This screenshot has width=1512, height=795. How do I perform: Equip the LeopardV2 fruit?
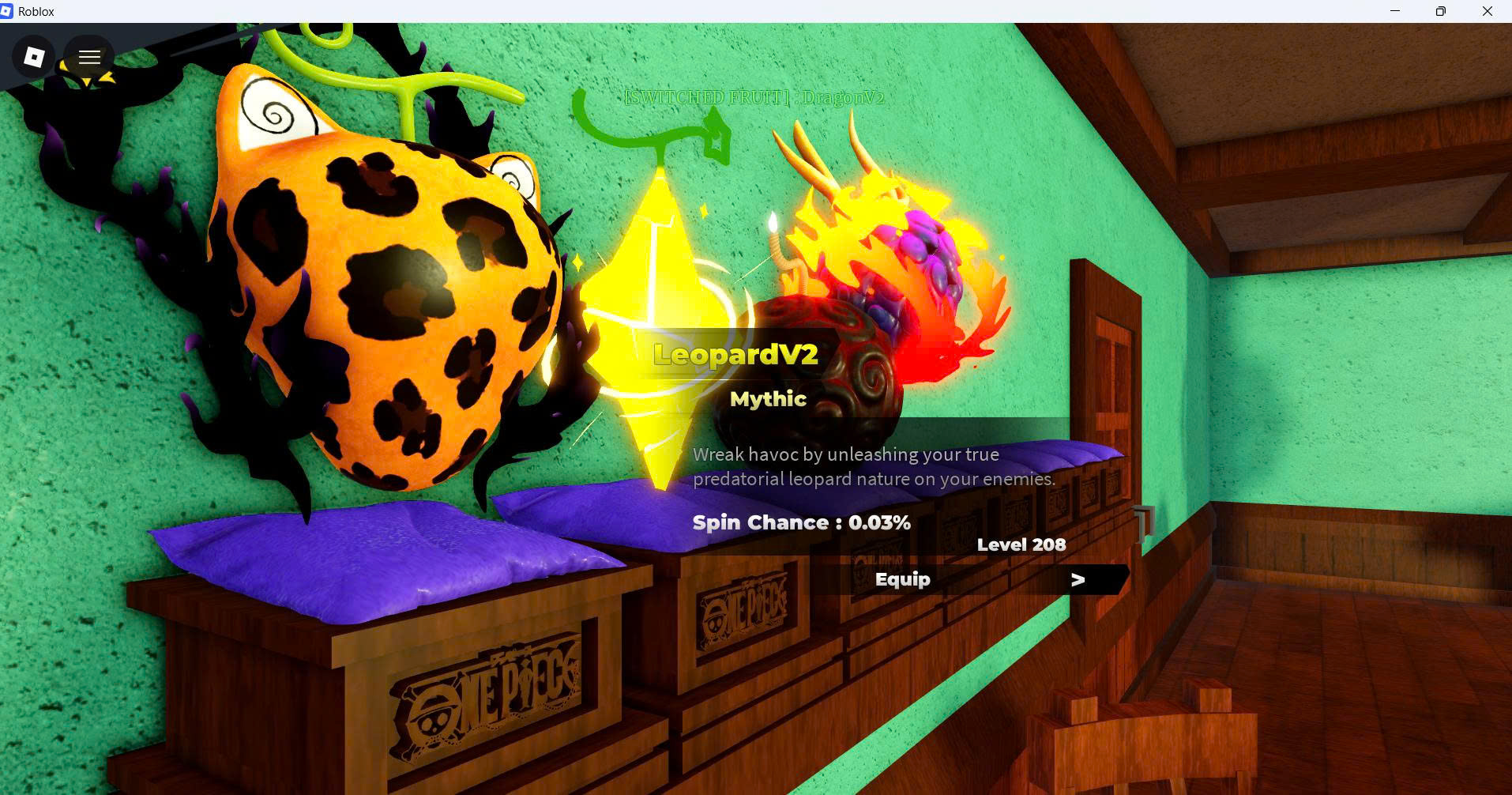[x=902, y=579]
